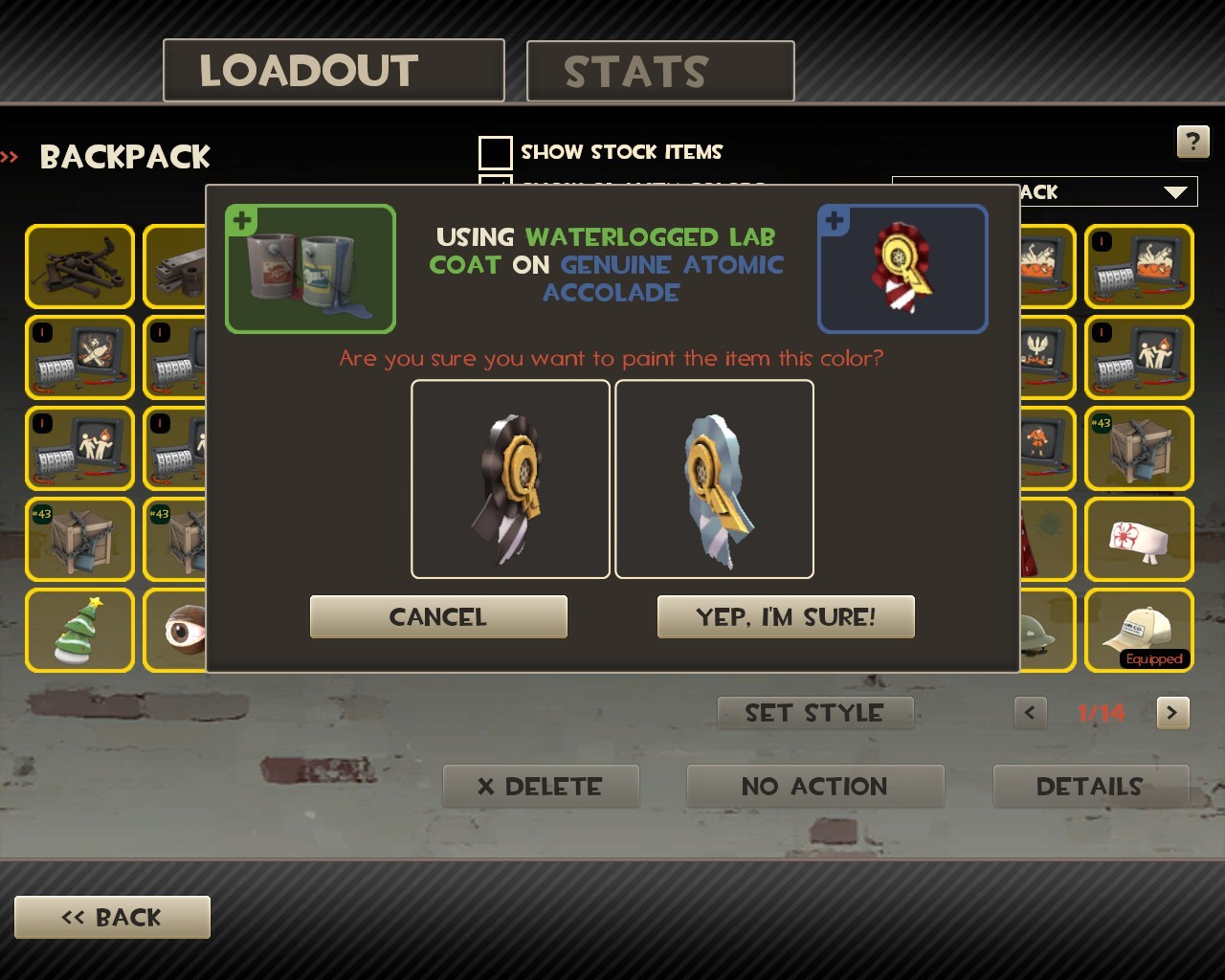Confirm with Yep, I'm Sure!
The width and height of the screenshot is (1225, 980).
coord(786,617)
